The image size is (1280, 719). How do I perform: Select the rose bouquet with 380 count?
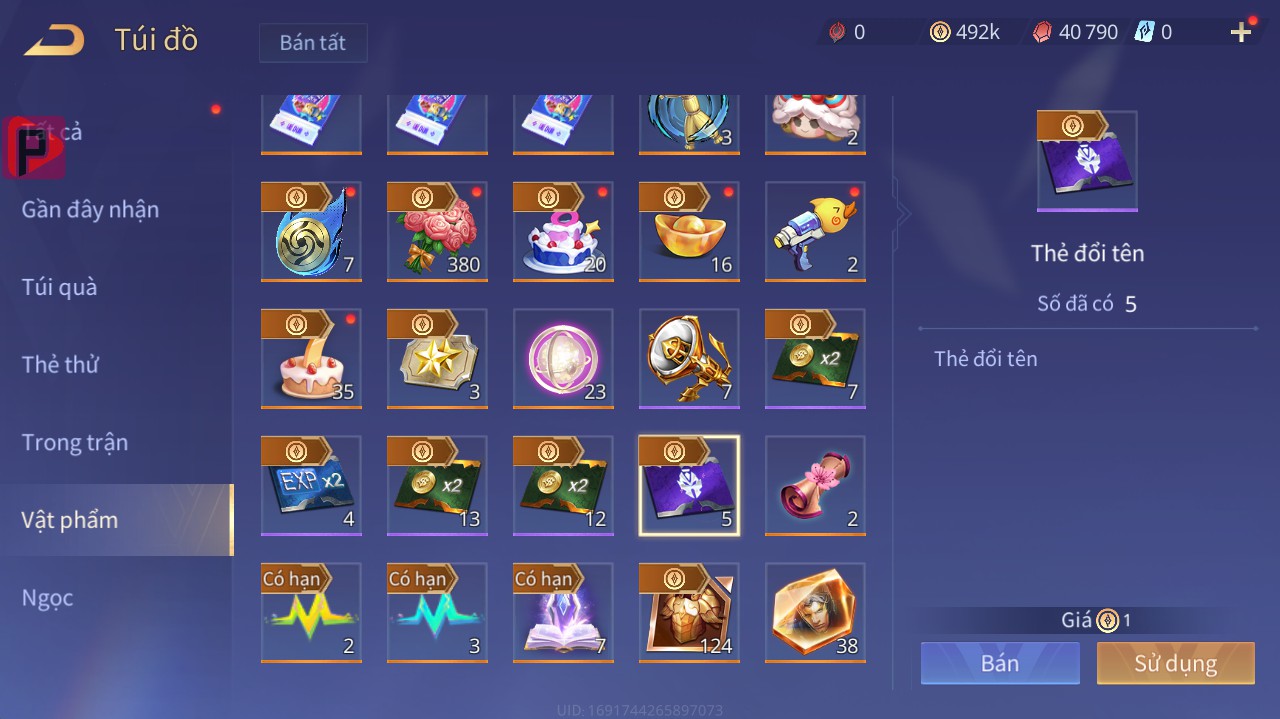pos(437,232)
